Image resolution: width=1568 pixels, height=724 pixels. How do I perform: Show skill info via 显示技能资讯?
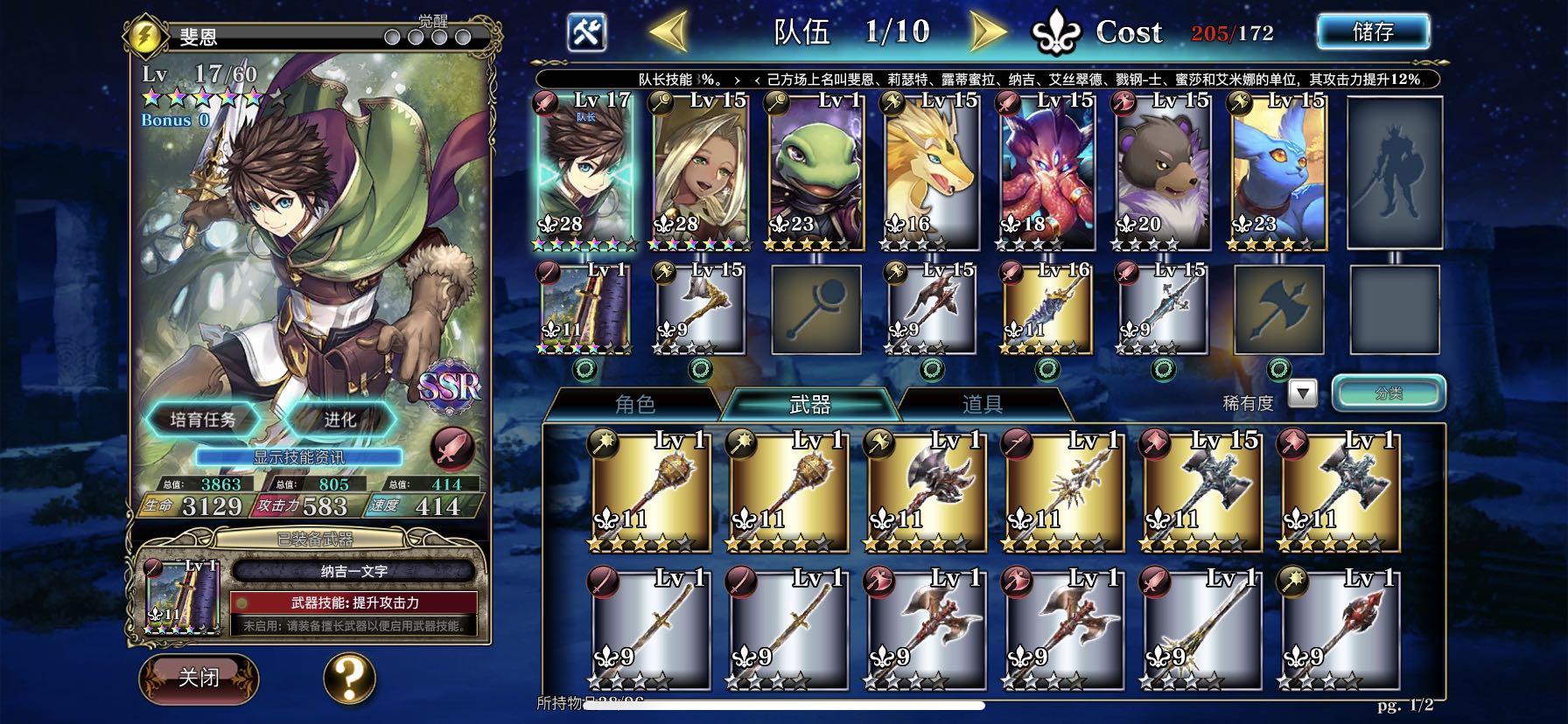(298, 456)
